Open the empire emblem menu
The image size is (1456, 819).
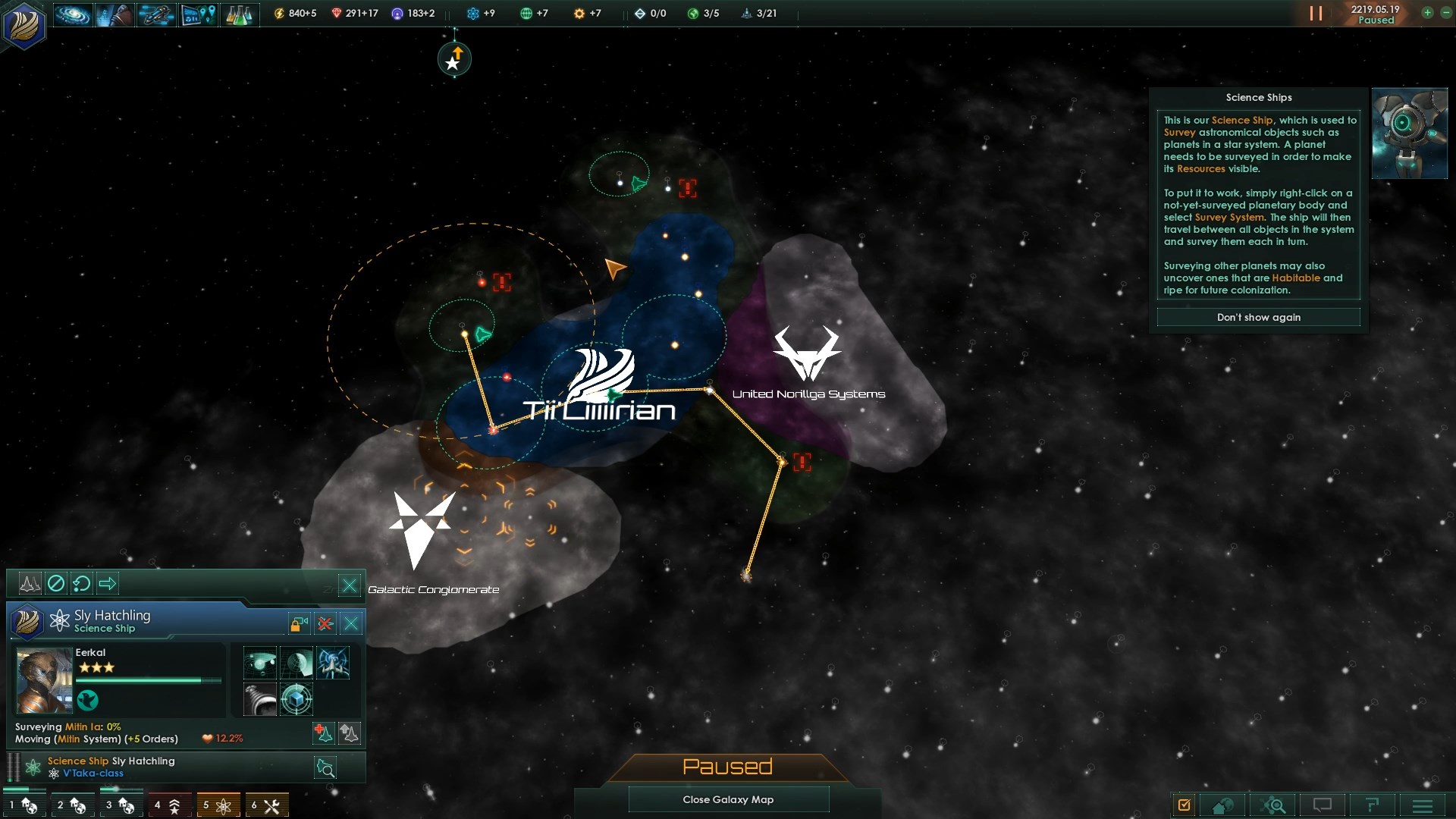tap(24, 24)
